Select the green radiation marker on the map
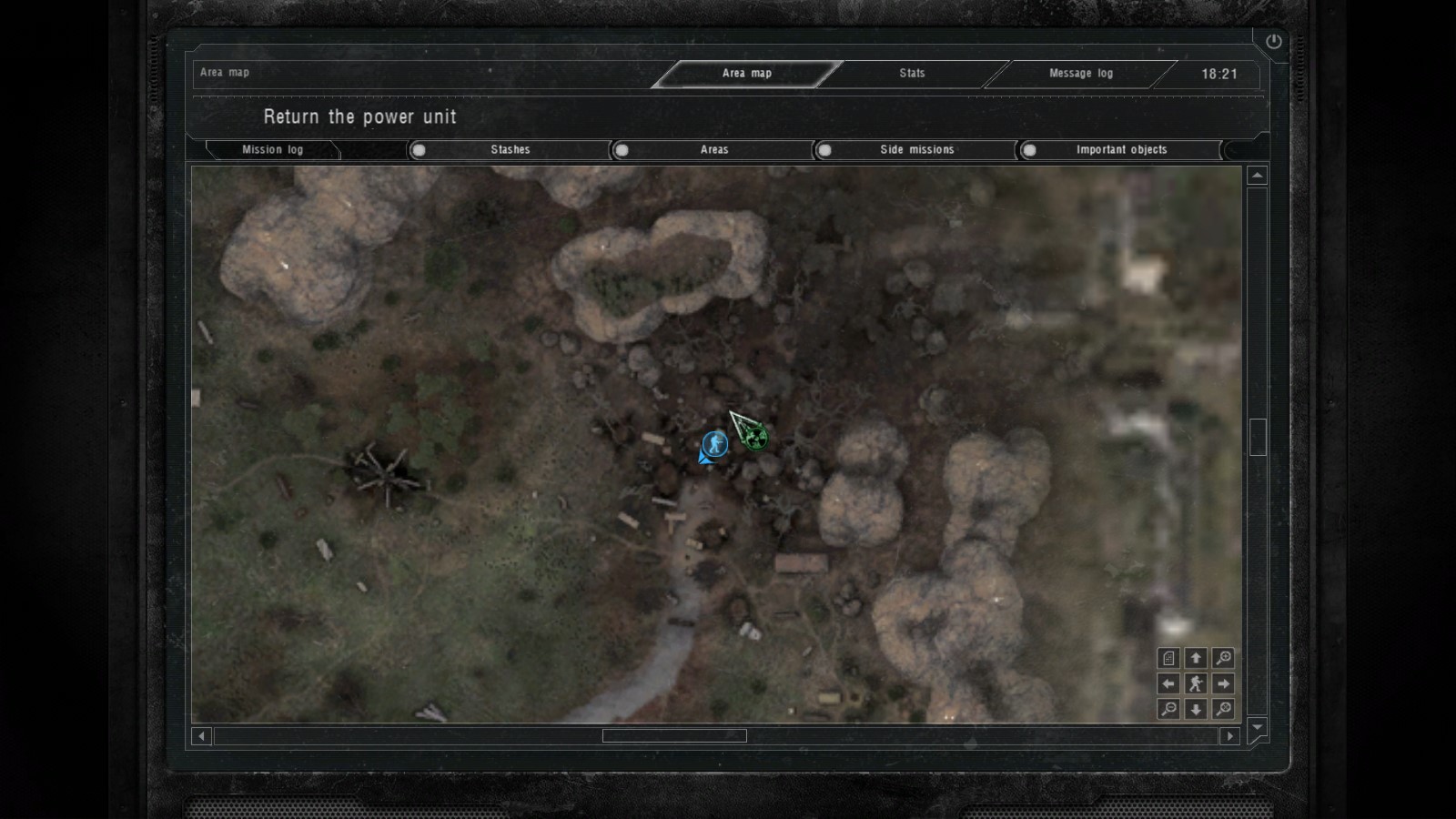1456x819 pixels. point(754,439)
